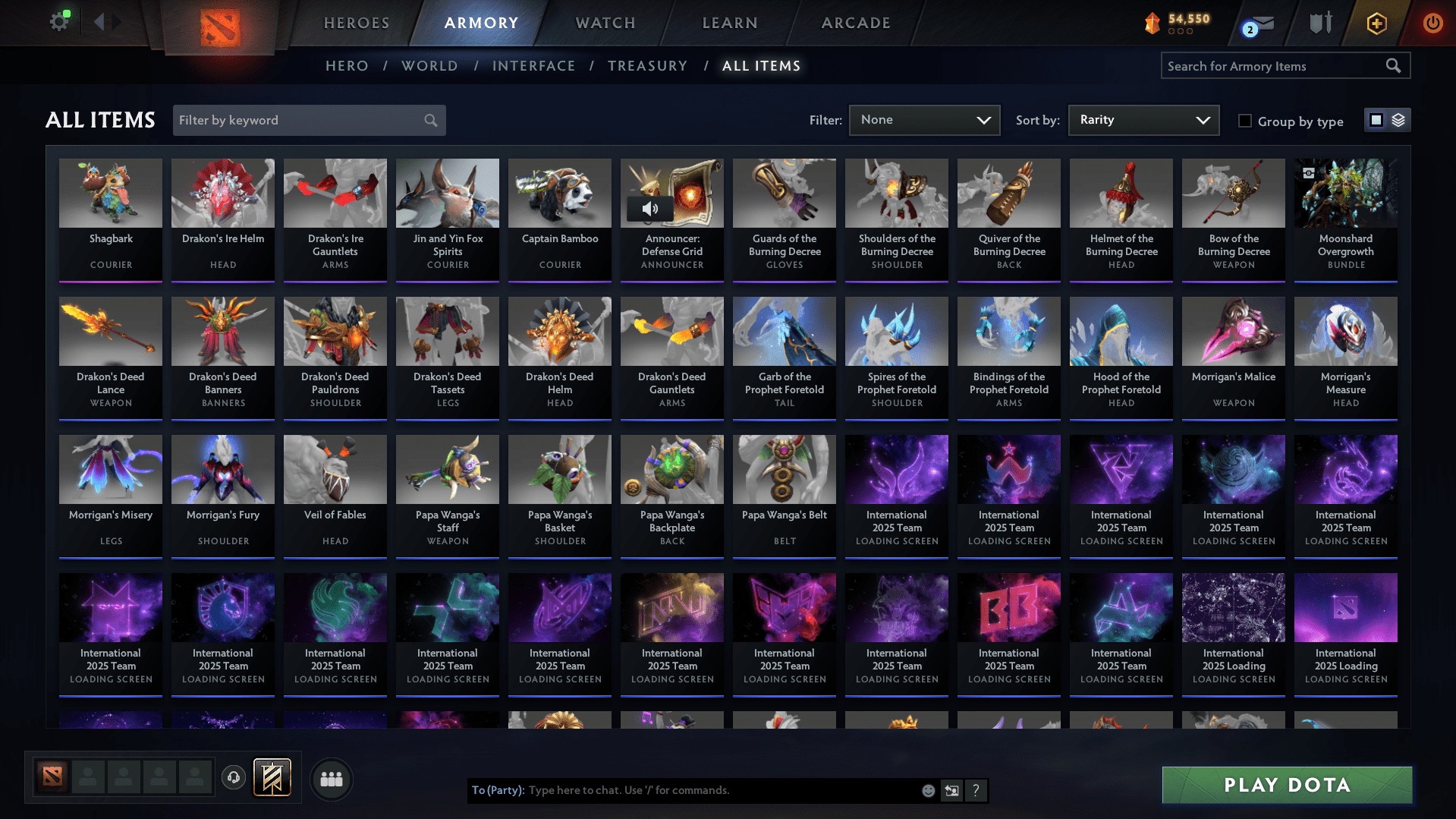Open the friends list icon
The width and height of the screenshot is (1456, 819).
(x=331, y=779)
